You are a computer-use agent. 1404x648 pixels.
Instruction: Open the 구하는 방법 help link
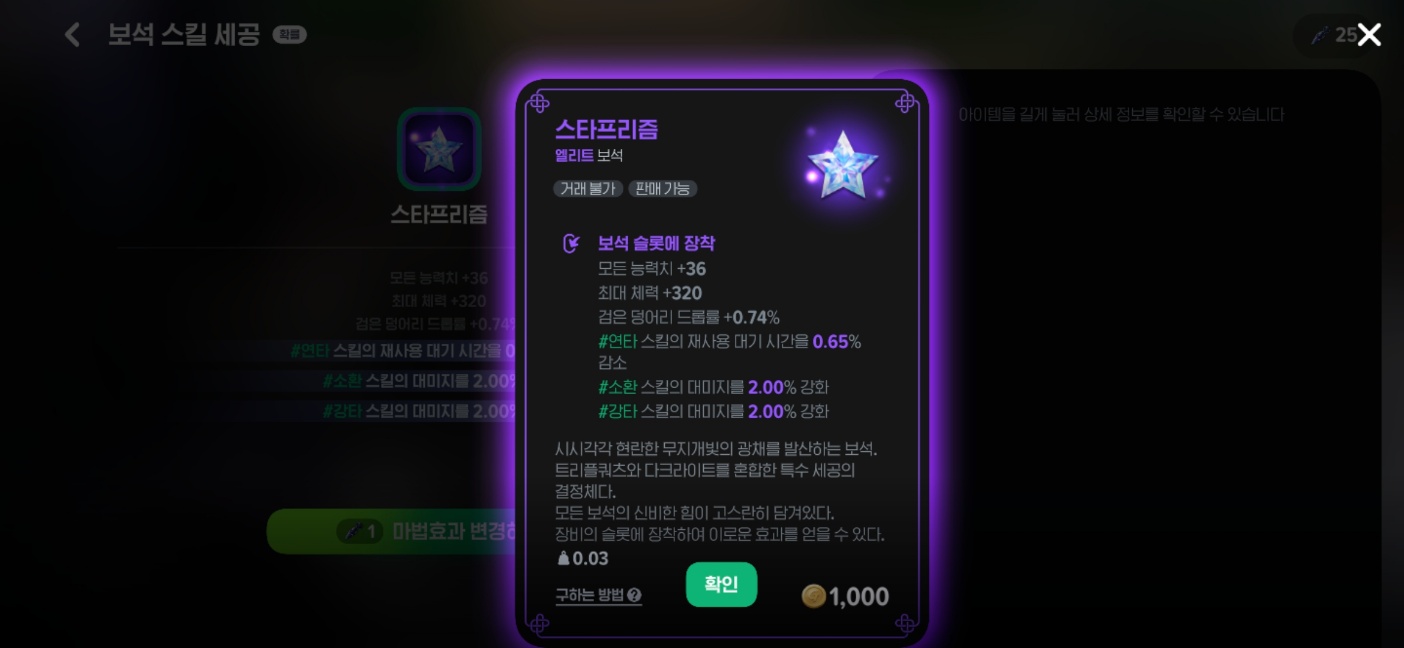598,596
